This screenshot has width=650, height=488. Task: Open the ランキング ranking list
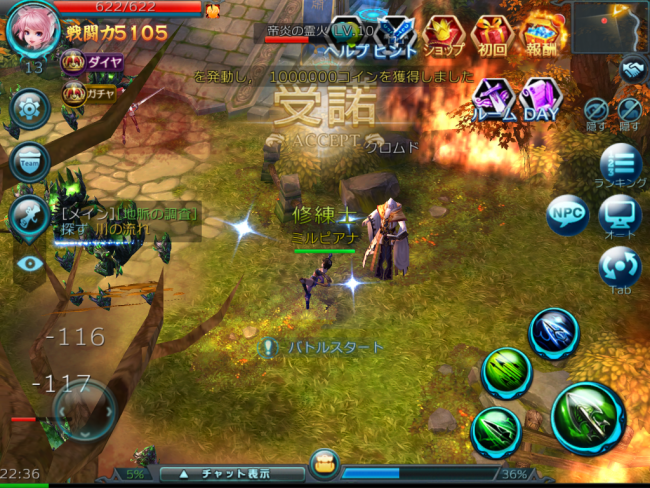pyautogui.click(x=620, y=165)
